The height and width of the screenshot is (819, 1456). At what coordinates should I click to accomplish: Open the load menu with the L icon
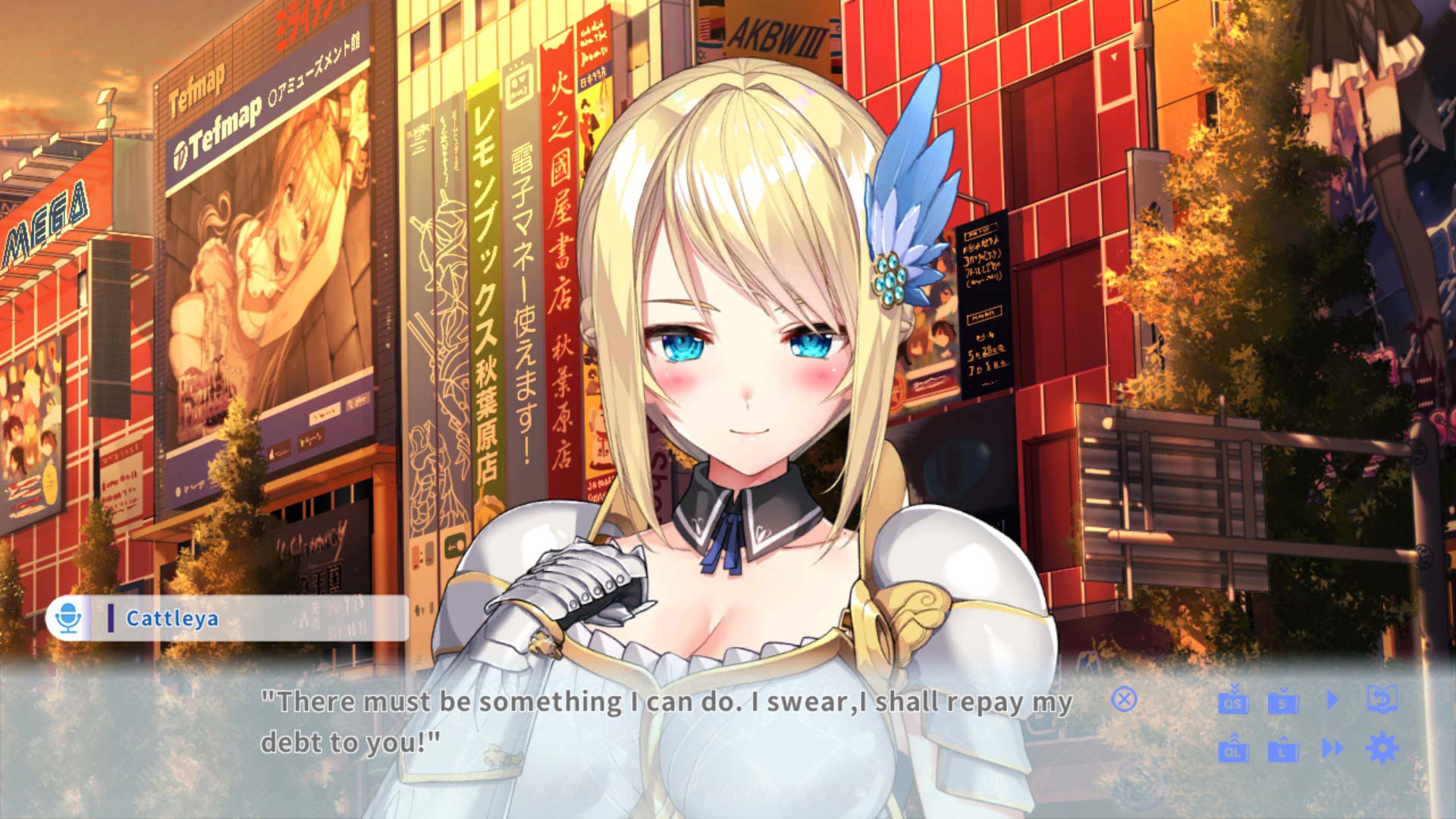pos(1283,749)
